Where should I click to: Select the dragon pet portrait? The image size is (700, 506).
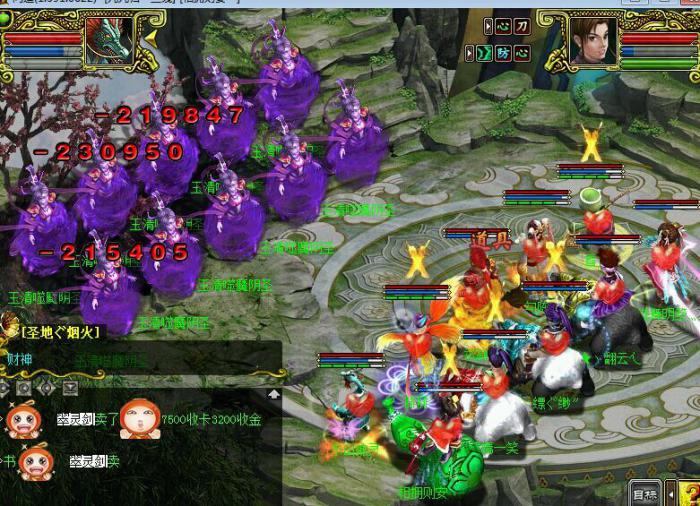[108, 40]
